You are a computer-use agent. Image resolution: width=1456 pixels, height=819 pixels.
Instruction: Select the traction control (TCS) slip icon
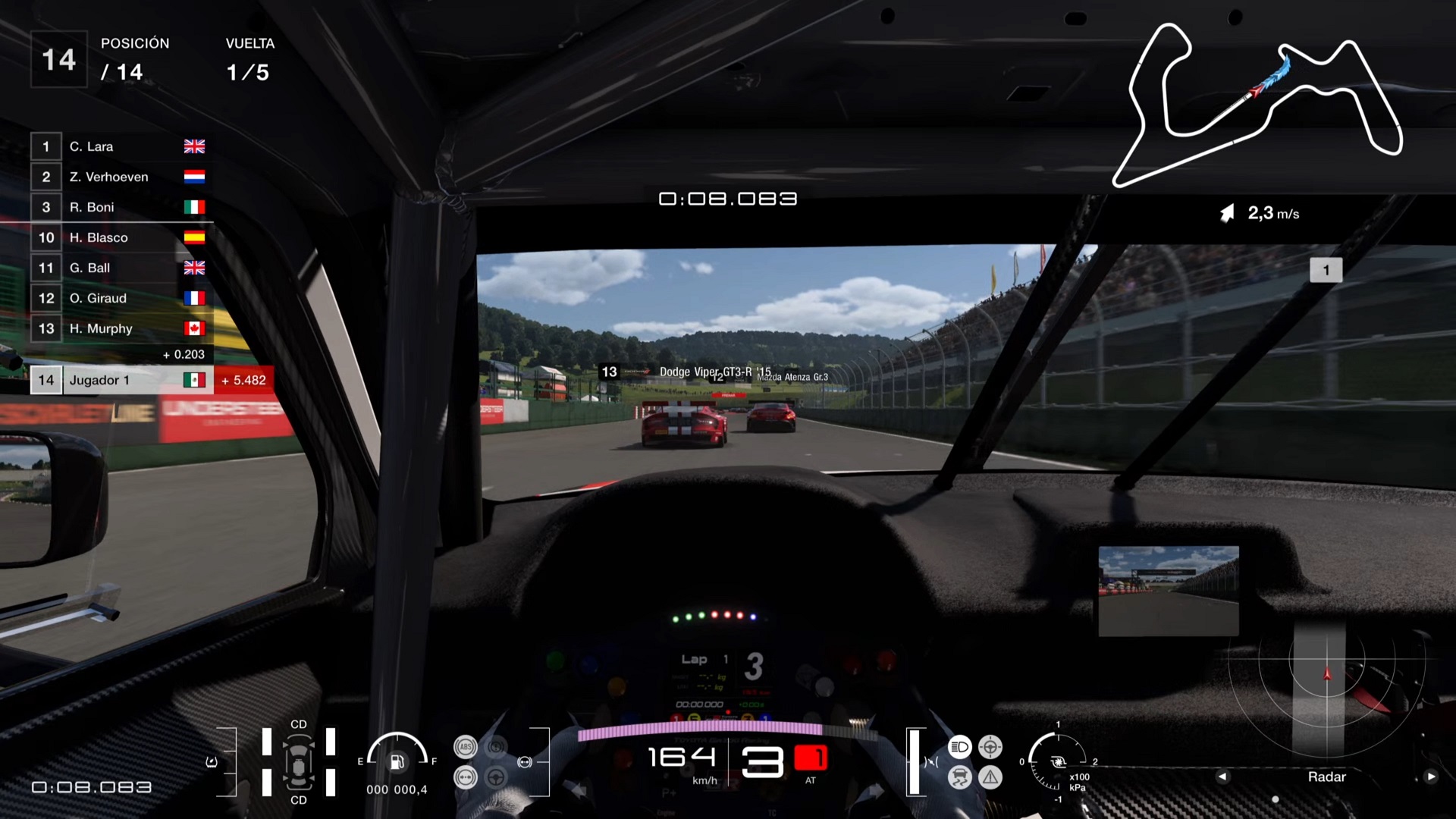click(x=960, y=777)
